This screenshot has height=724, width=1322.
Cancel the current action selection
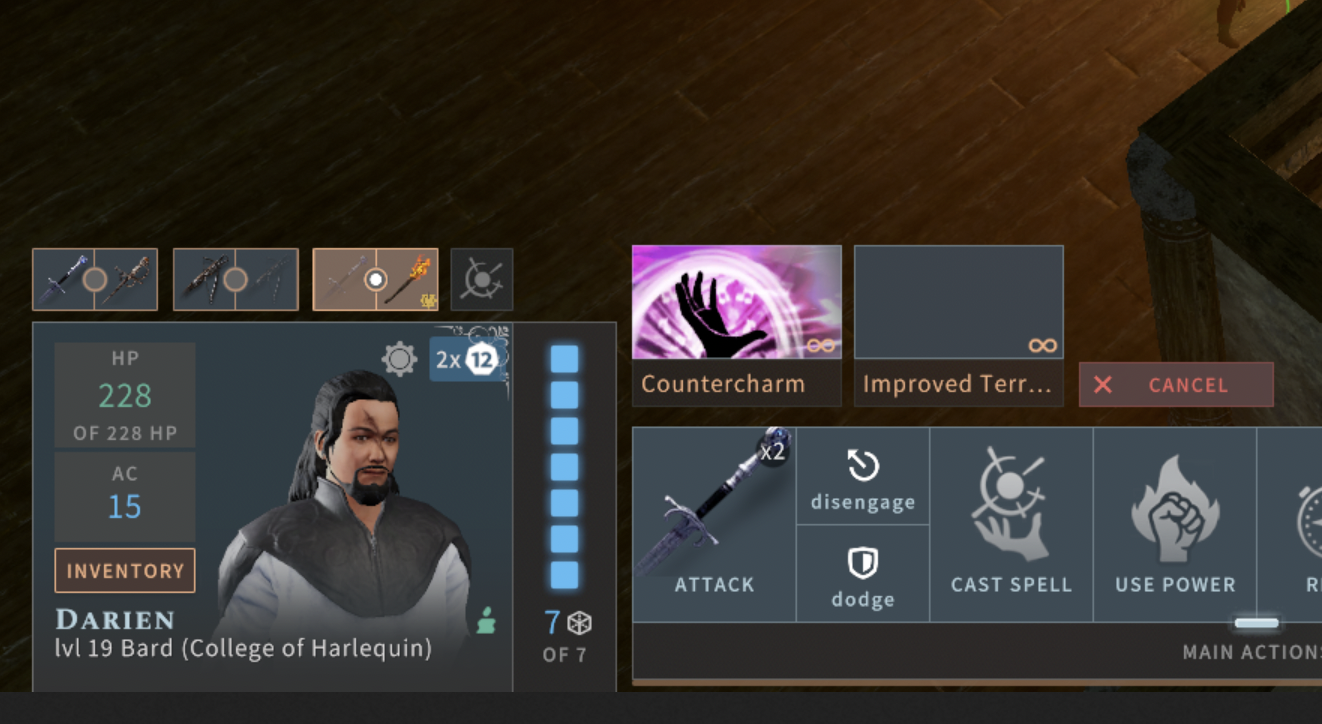click(x=1176, y=384)
